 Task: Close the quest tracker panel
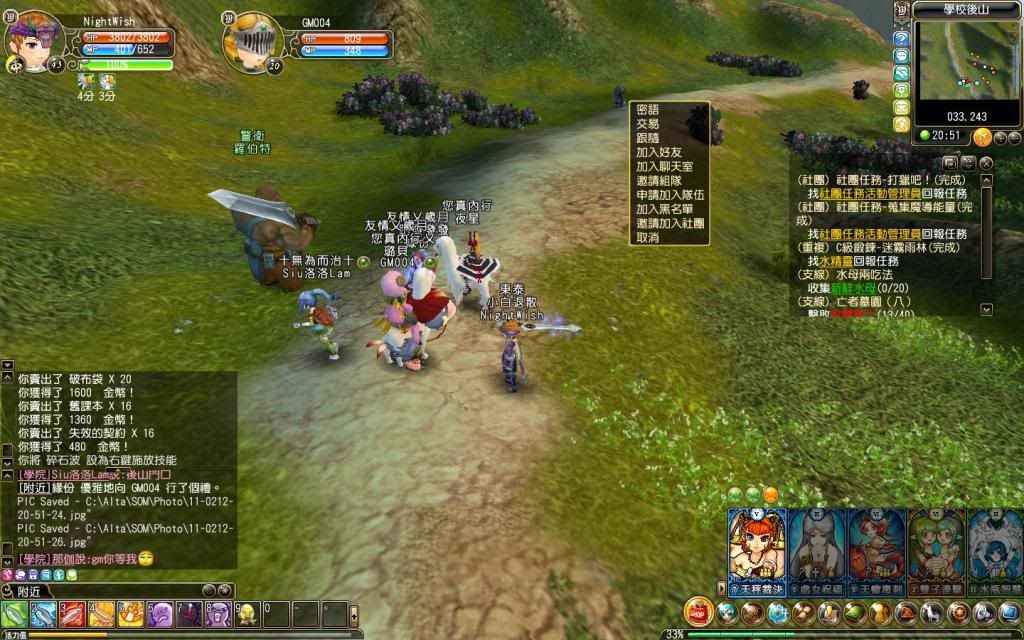click(x=986, y=162)
